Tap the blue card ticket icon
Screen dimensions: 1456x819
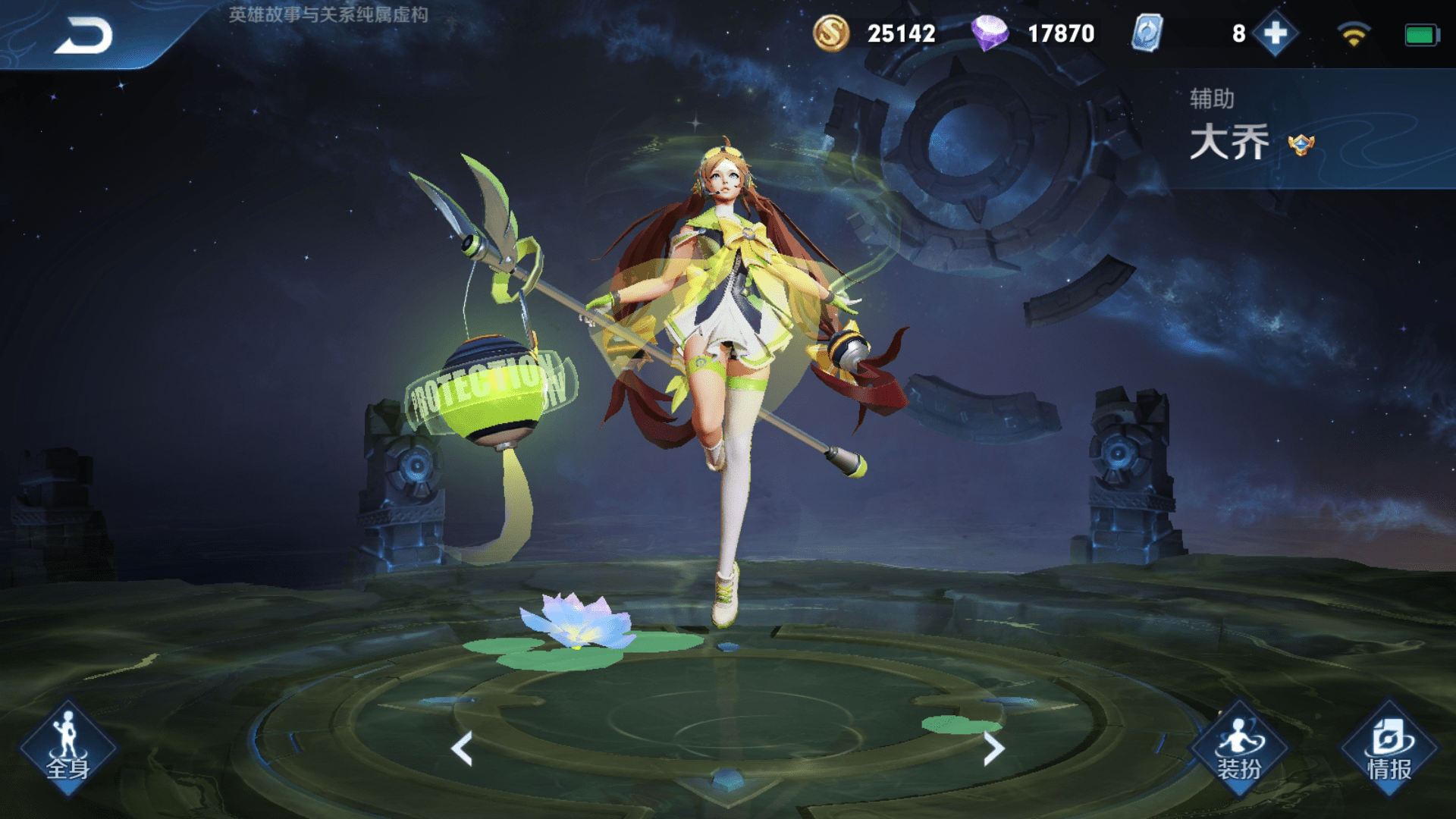(x=1147, y=33)
